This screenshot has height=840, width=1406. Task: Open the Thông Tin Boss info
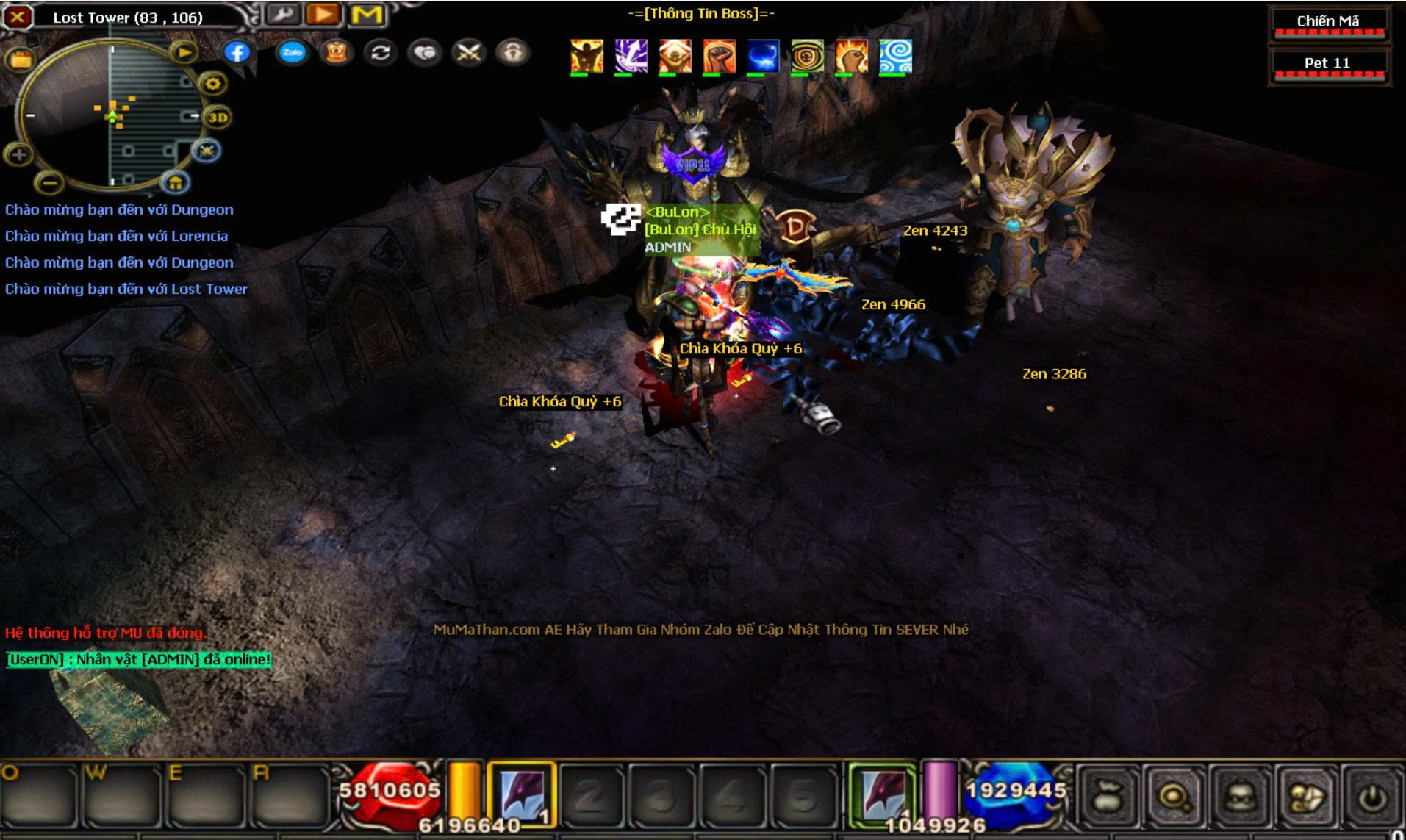(700, 13)
